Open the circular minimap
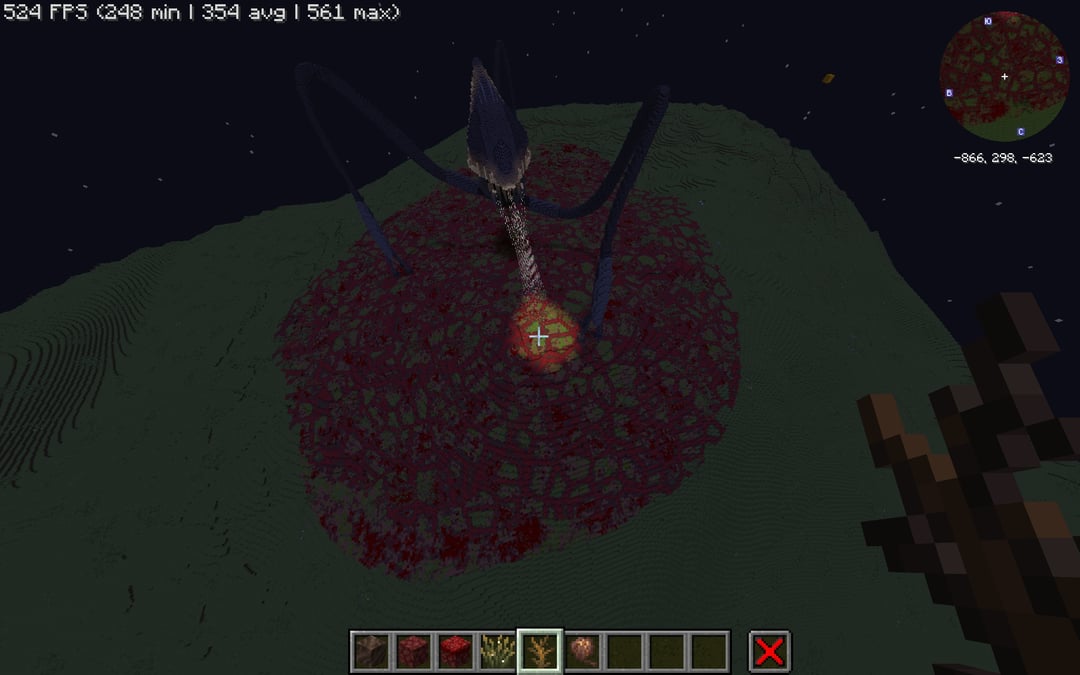The height and width of the screenshot is (675, 1080). tap(1003, 76)
